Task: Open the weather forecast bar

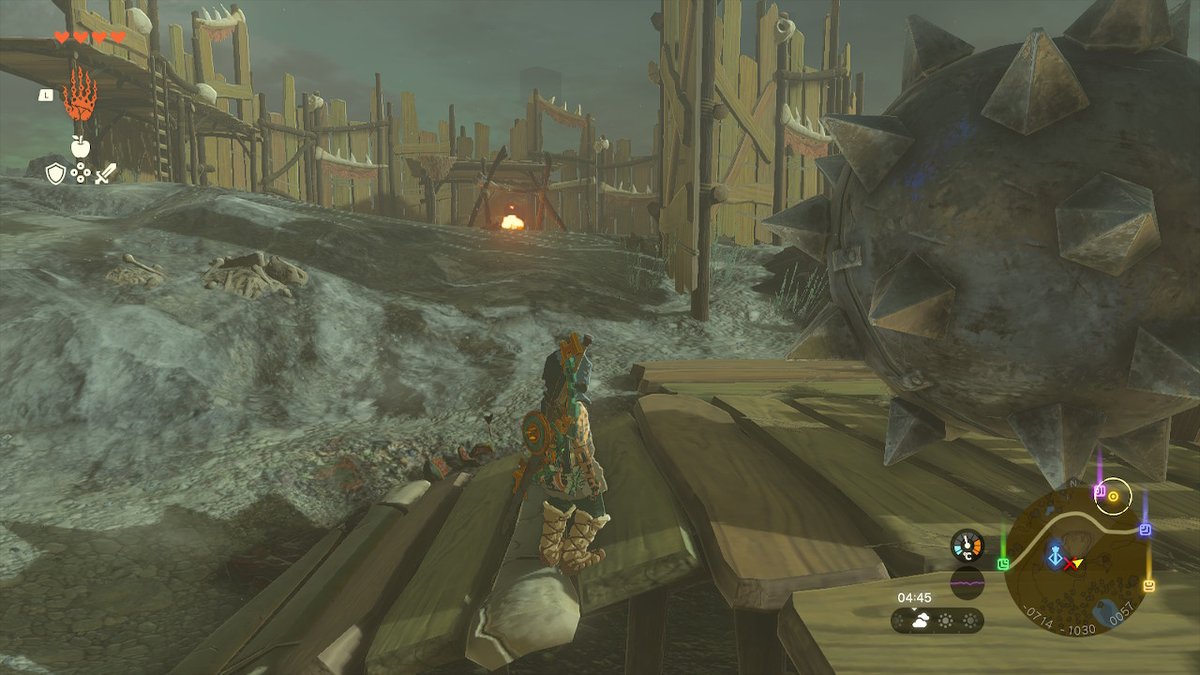Action: tap(937, 621)
